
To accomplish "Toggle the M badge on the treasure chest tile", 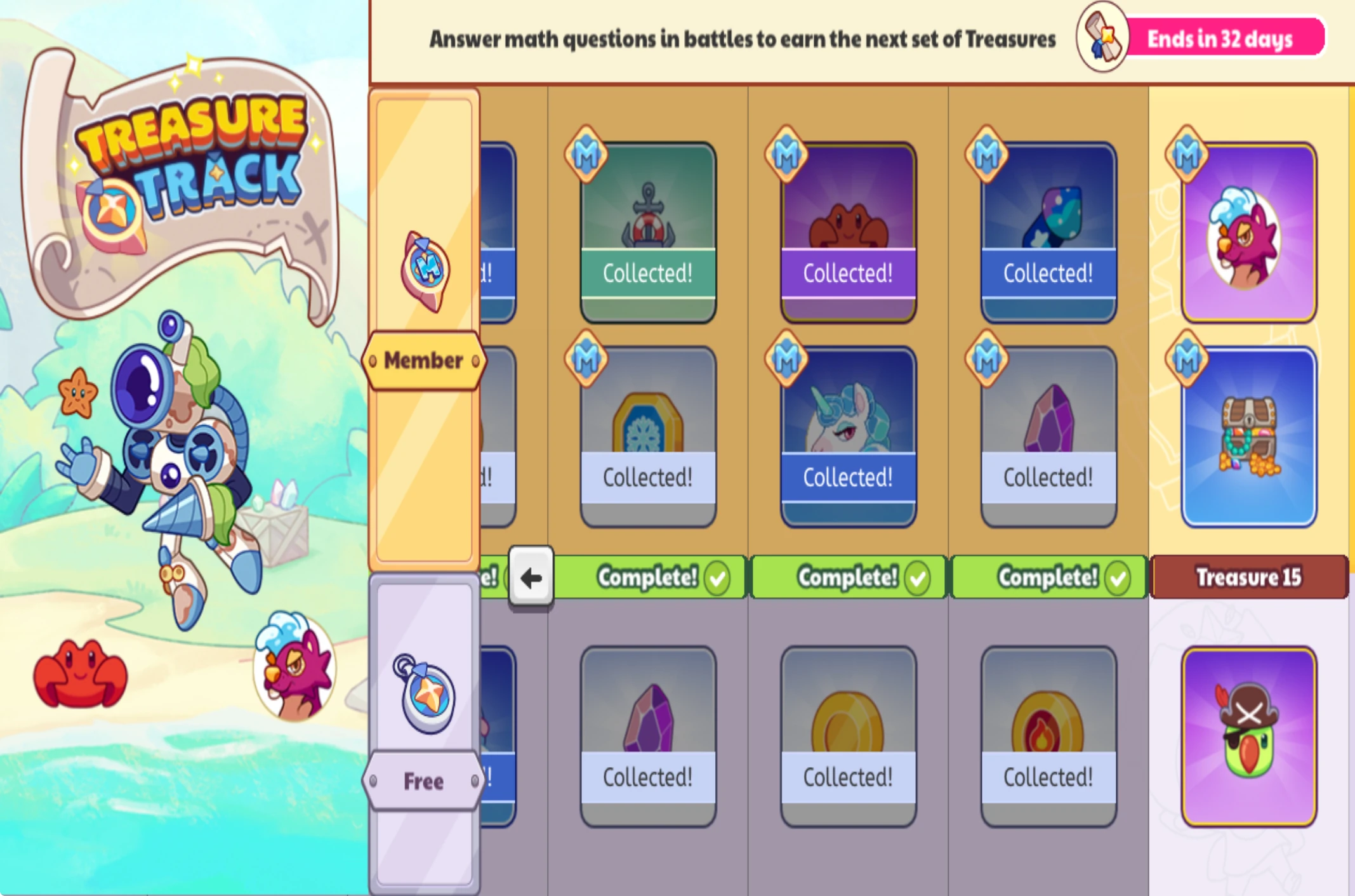I will (x=1187, y=359).
